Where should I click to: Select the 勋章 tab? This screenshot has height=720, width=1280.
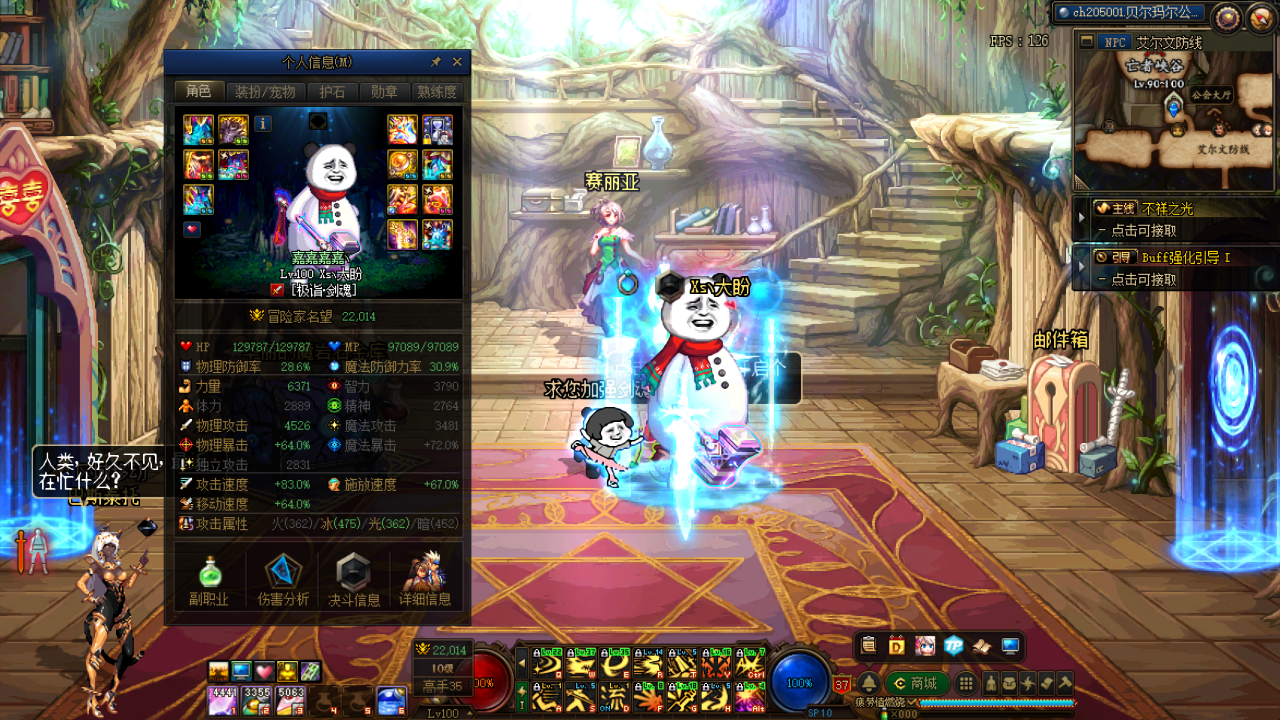(x=384, y=92)
